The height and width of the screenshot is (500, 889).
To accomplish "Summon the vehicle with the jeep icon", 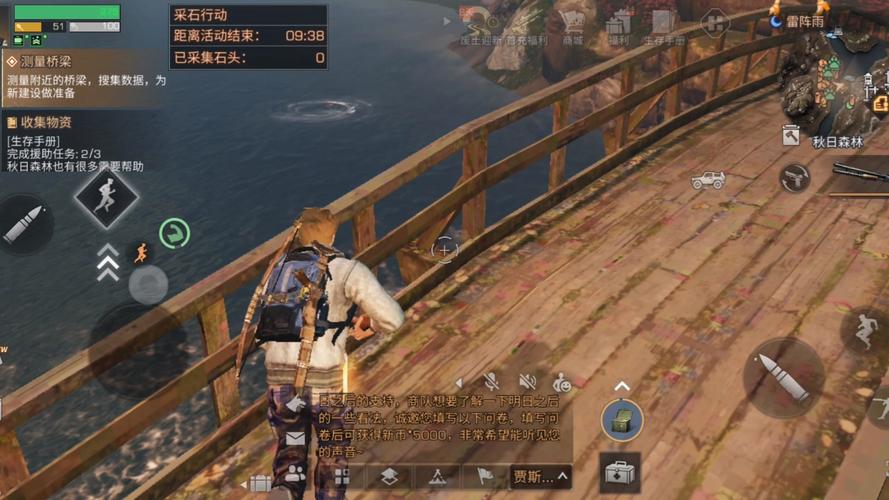I will tap(708, 180).
